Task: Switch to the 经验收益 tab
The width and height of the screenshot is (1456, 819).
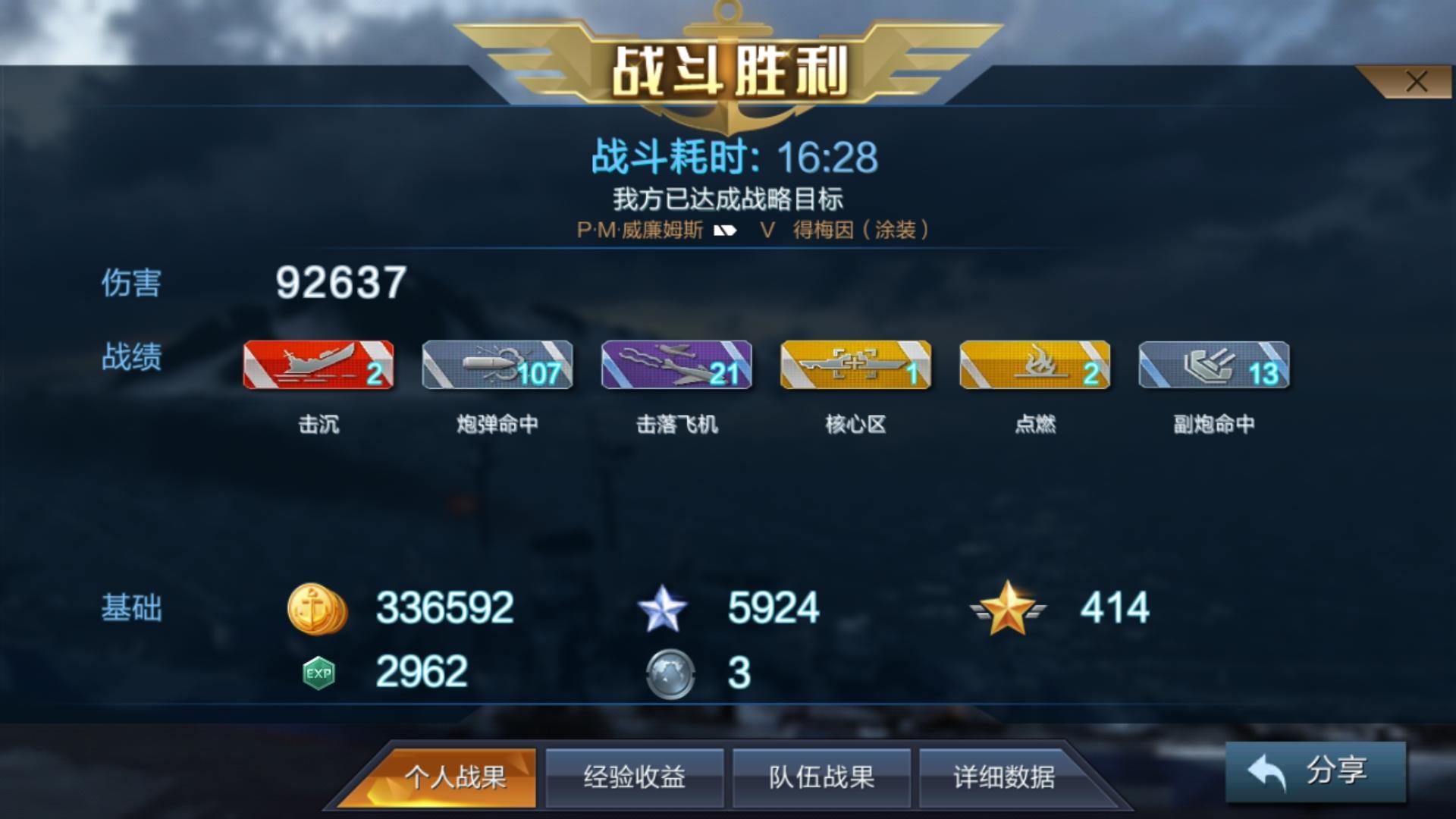Action: pyautogui.click(x=635, y=779)
